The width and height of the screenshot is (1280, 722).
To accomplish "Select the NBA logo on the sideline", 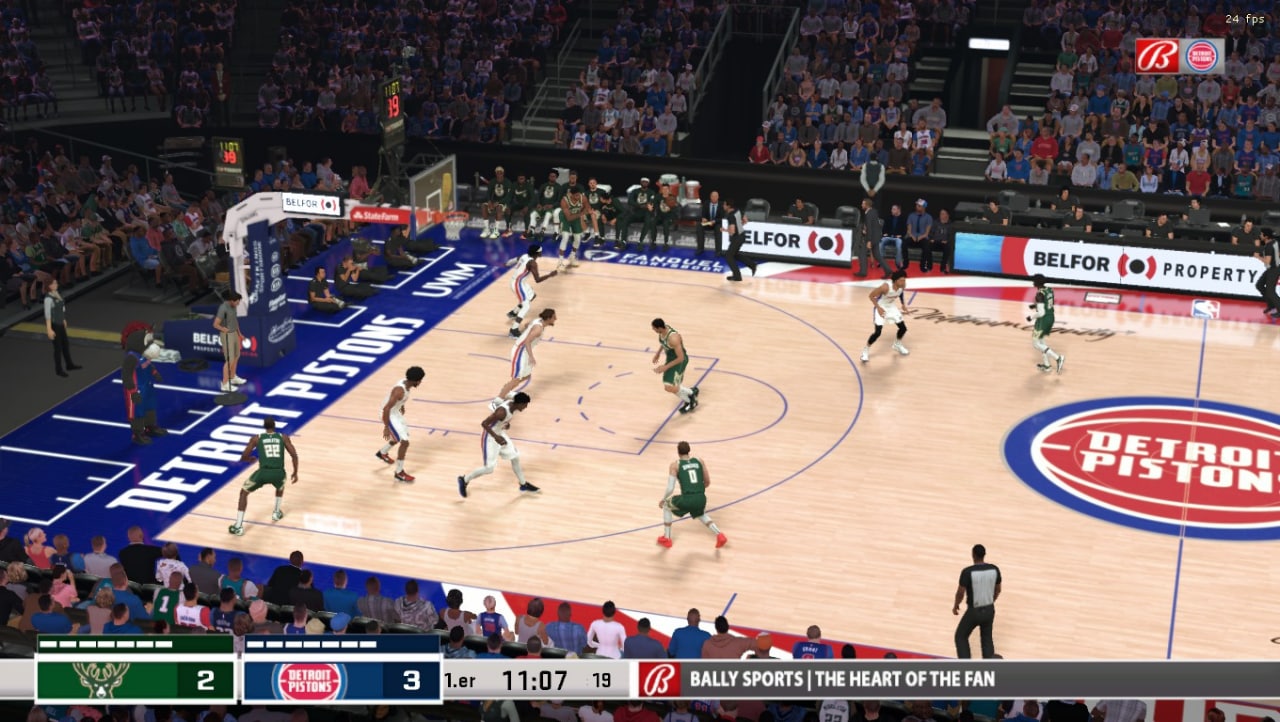I will 1205,307.
